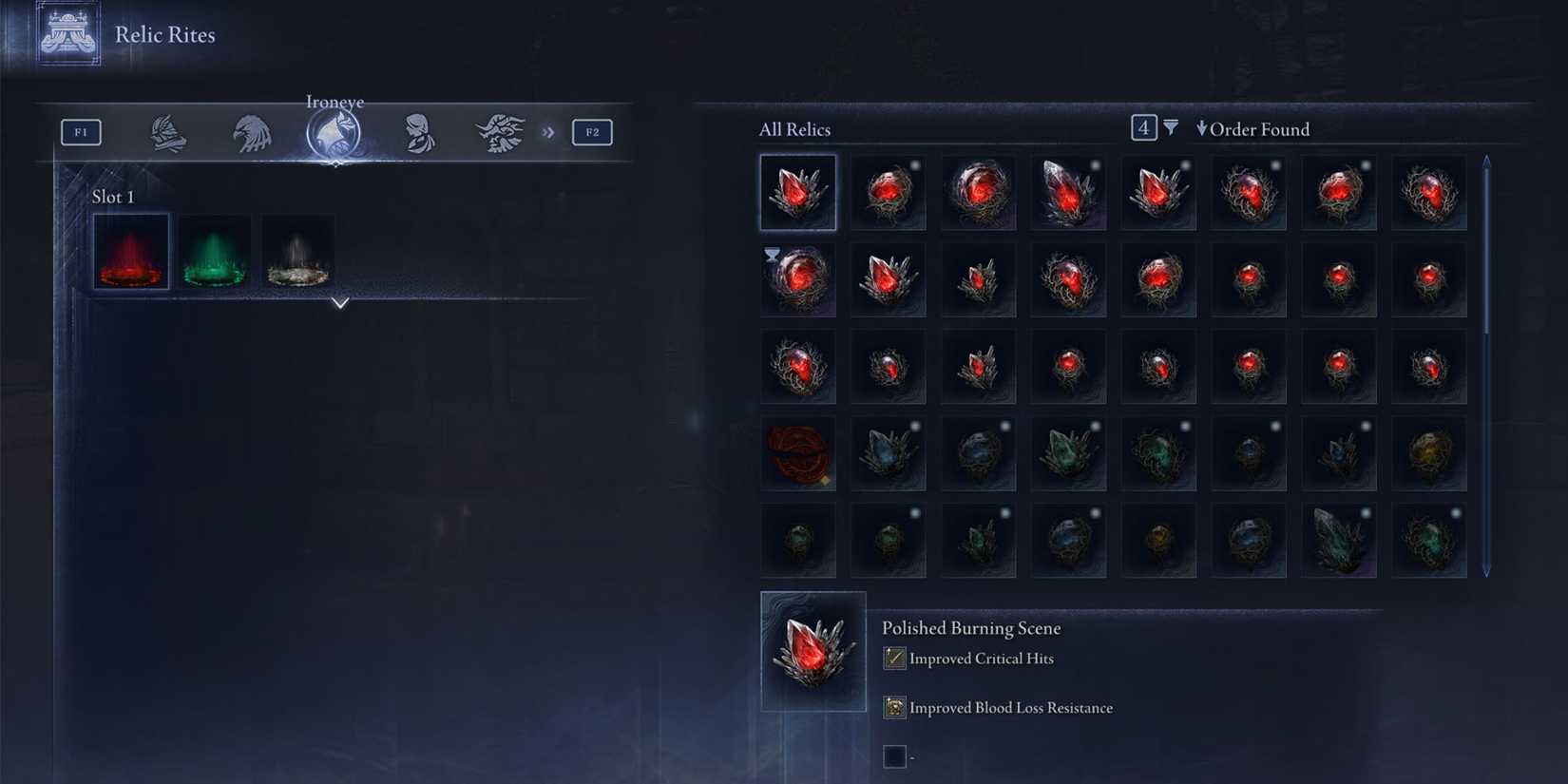1568x784 pixels.
Task: Click the Relic Rites emblem in the header
Action: pyautogui.click(x=67, y=36)
